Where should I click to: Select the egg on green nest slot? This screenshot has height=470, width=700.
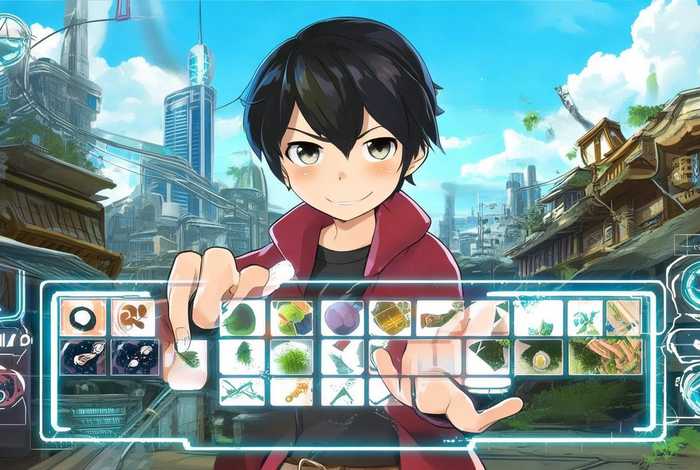click(538, 357)
